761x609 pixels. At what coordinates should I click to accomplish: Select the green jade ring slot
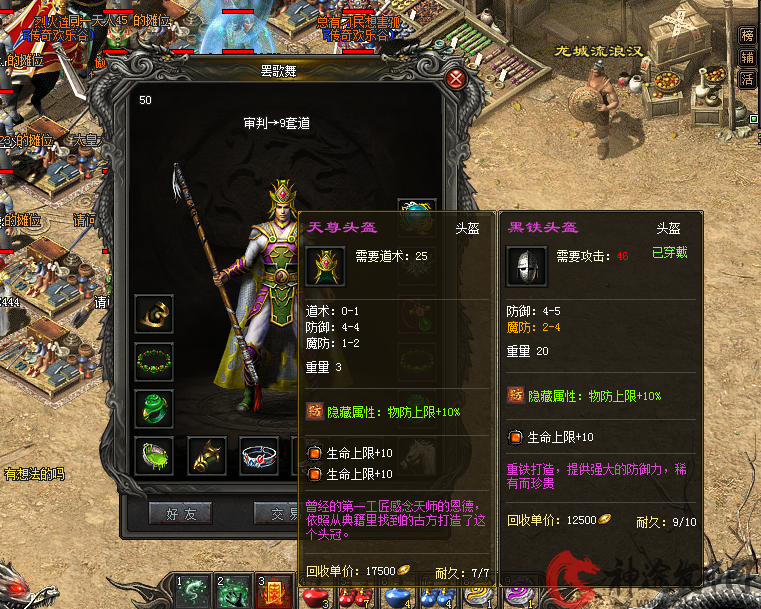(154, 408)
